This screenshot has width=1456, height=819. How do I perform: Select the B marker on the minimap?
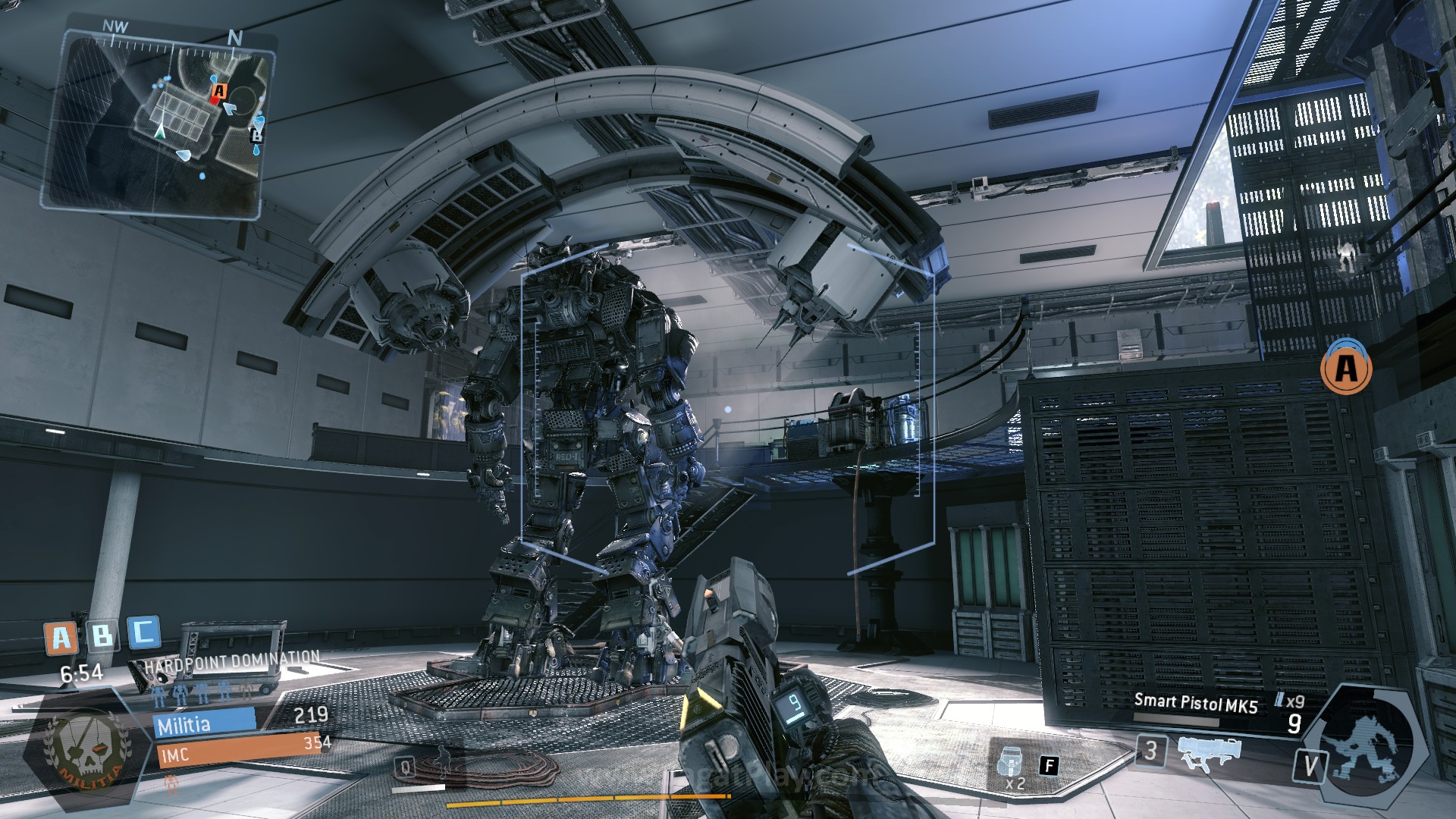[x=257, y=136]
